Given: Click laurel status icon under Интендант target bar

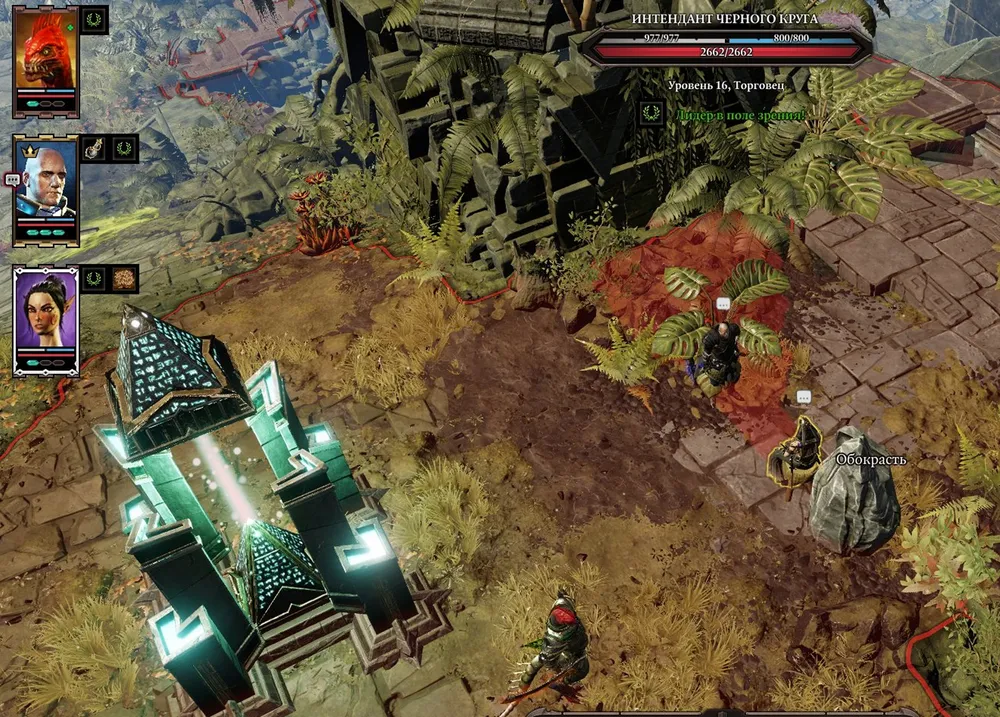Looking at the screenshot, I should [x=652, y=114].
